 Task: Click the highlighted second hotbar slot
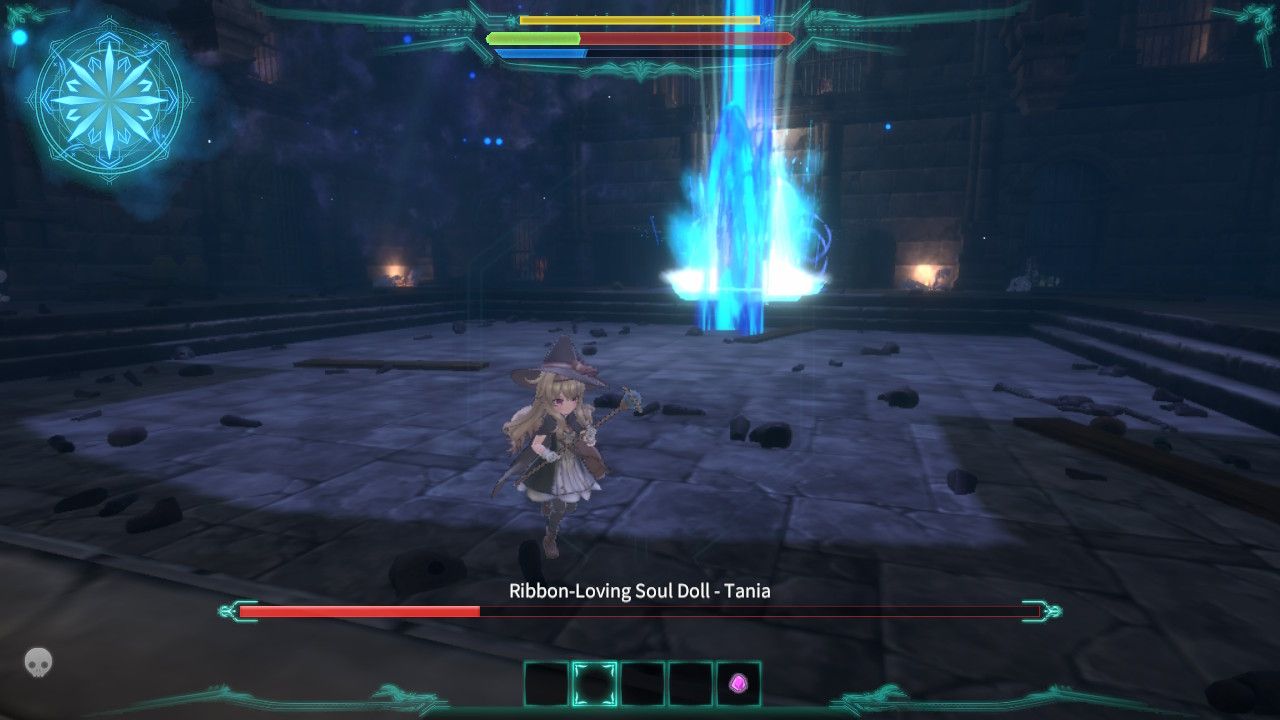pos(595,685)
